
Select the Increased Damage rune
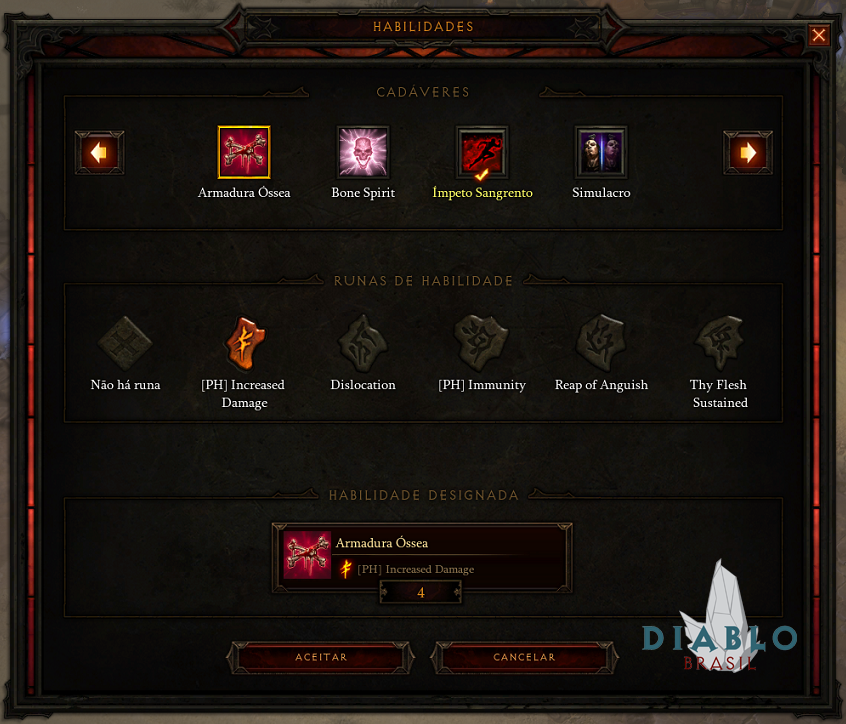[x=244, y=343]
